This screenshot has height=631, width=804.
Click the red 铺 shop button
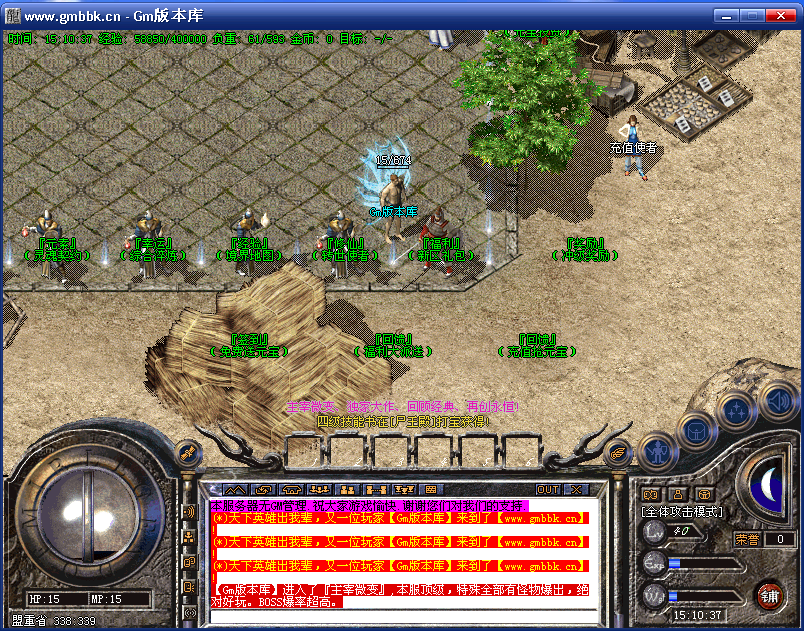point(769,597)
